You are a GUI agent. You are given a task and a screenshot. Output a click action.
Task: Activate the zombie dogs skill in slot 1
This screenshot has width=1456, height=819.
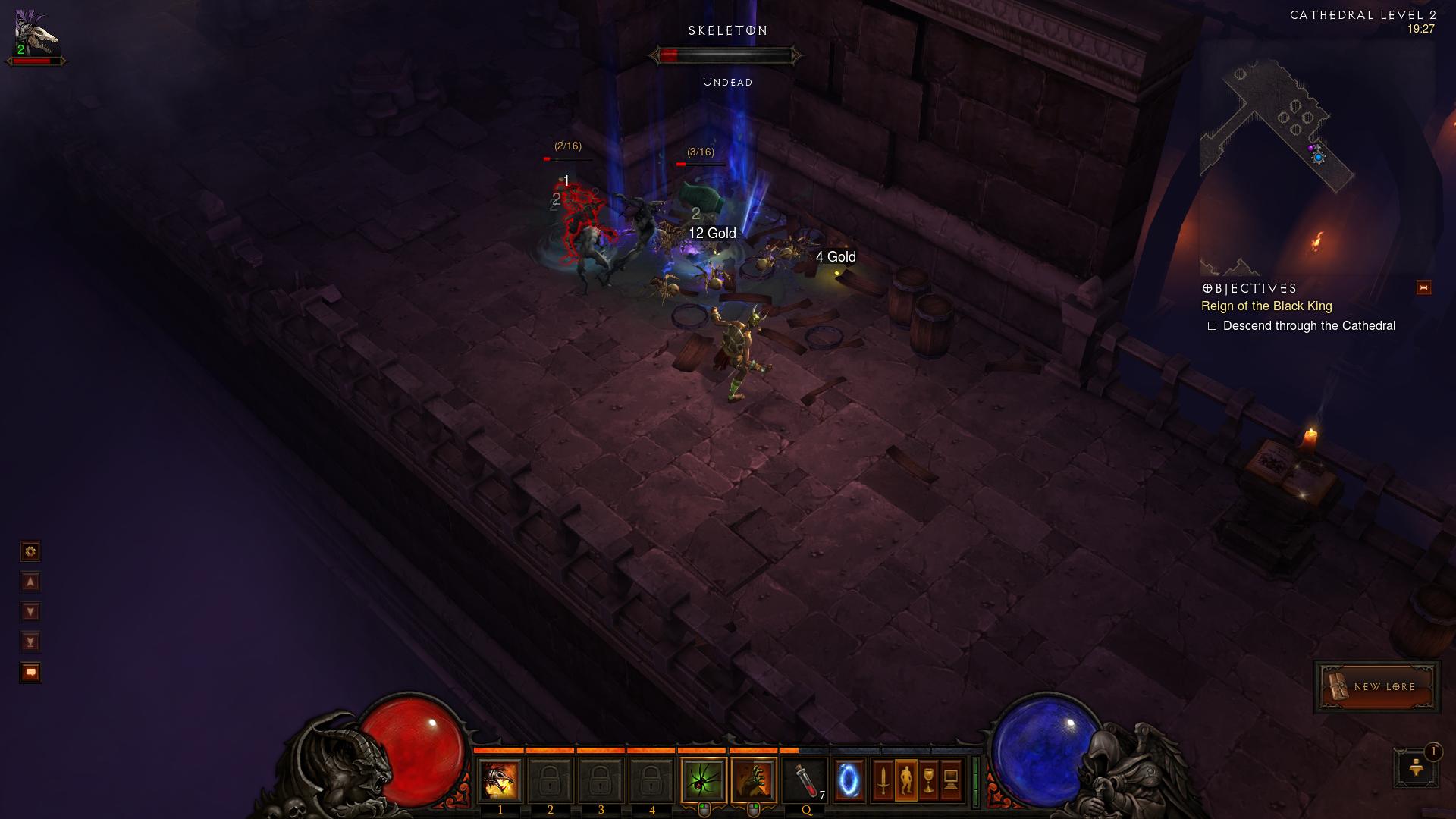[x=500, y=780]
